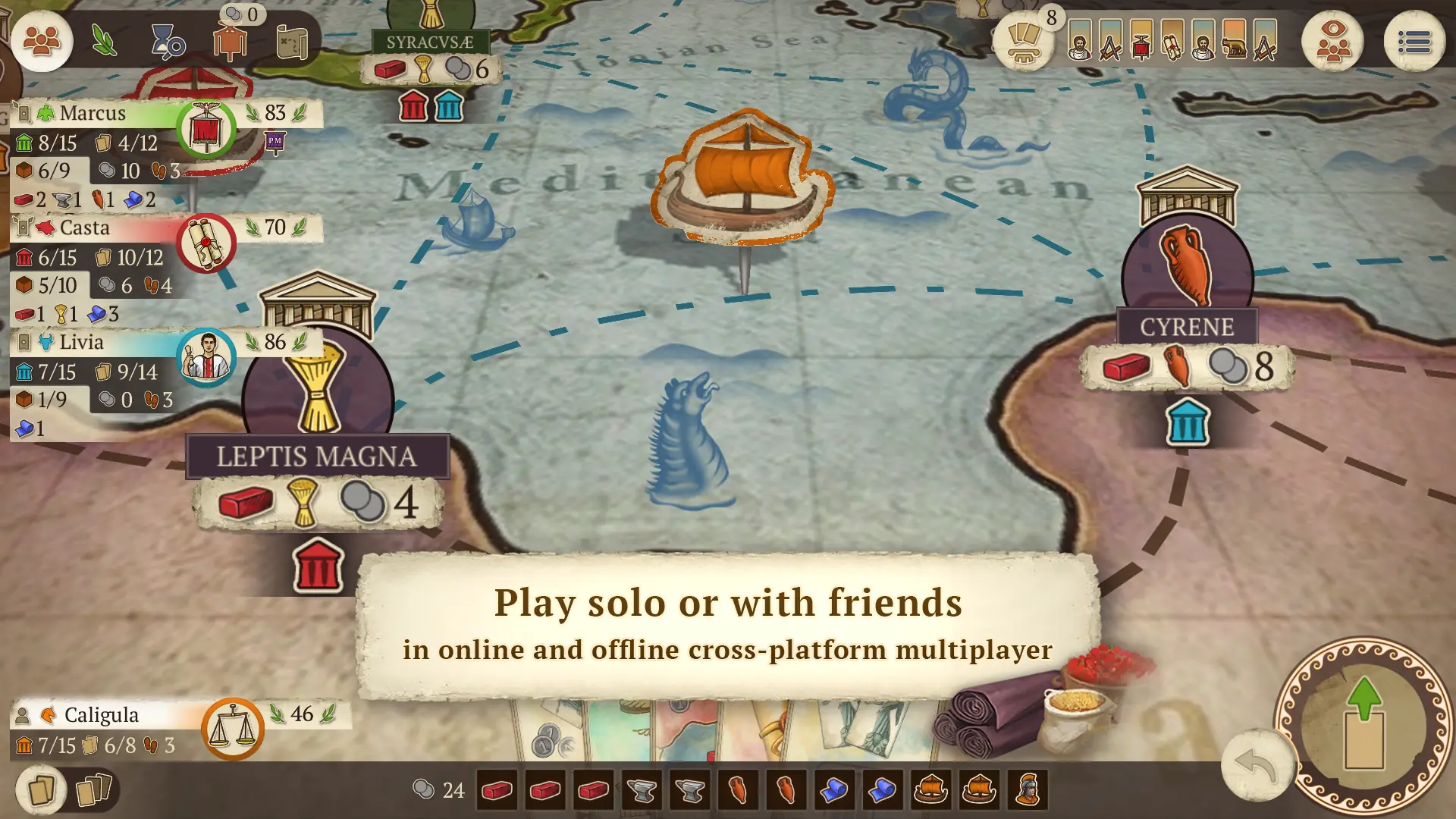1456x819 pixels.
Task: Open the game history hourglass icon
Action: click(168, 42)
